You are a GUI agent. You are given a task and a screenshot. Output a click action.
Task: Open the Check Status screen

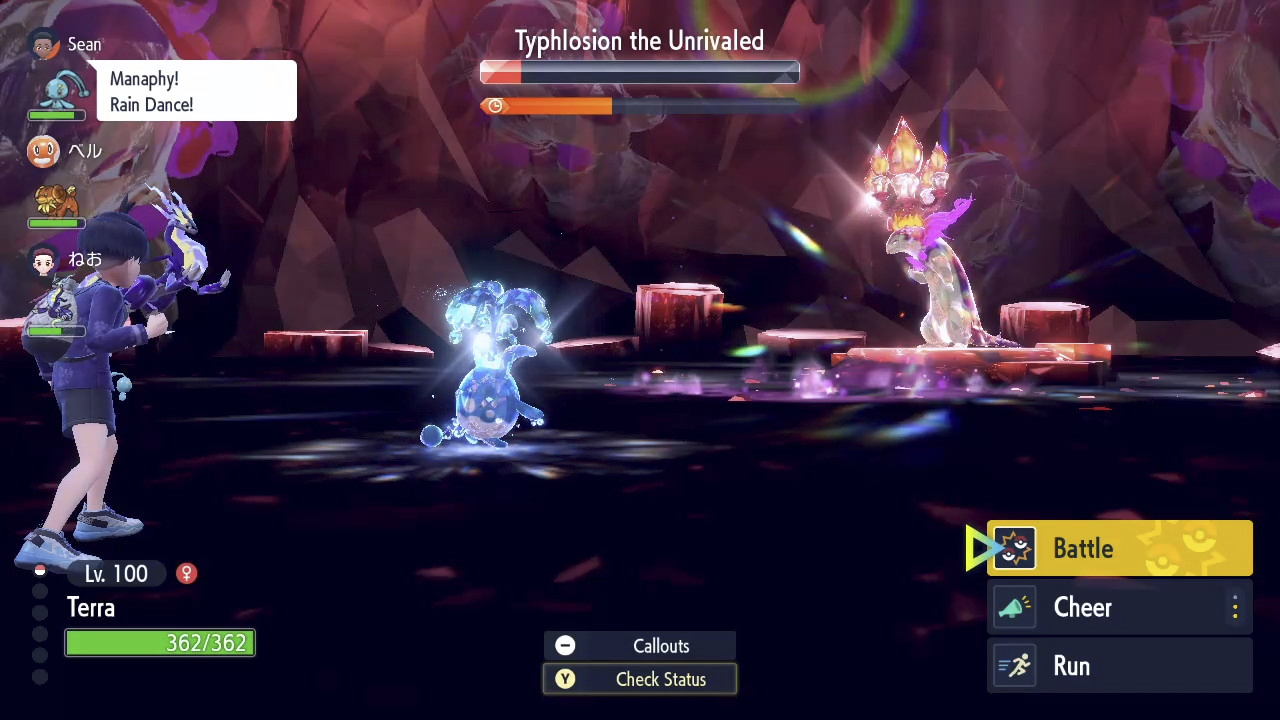[640, 680]
